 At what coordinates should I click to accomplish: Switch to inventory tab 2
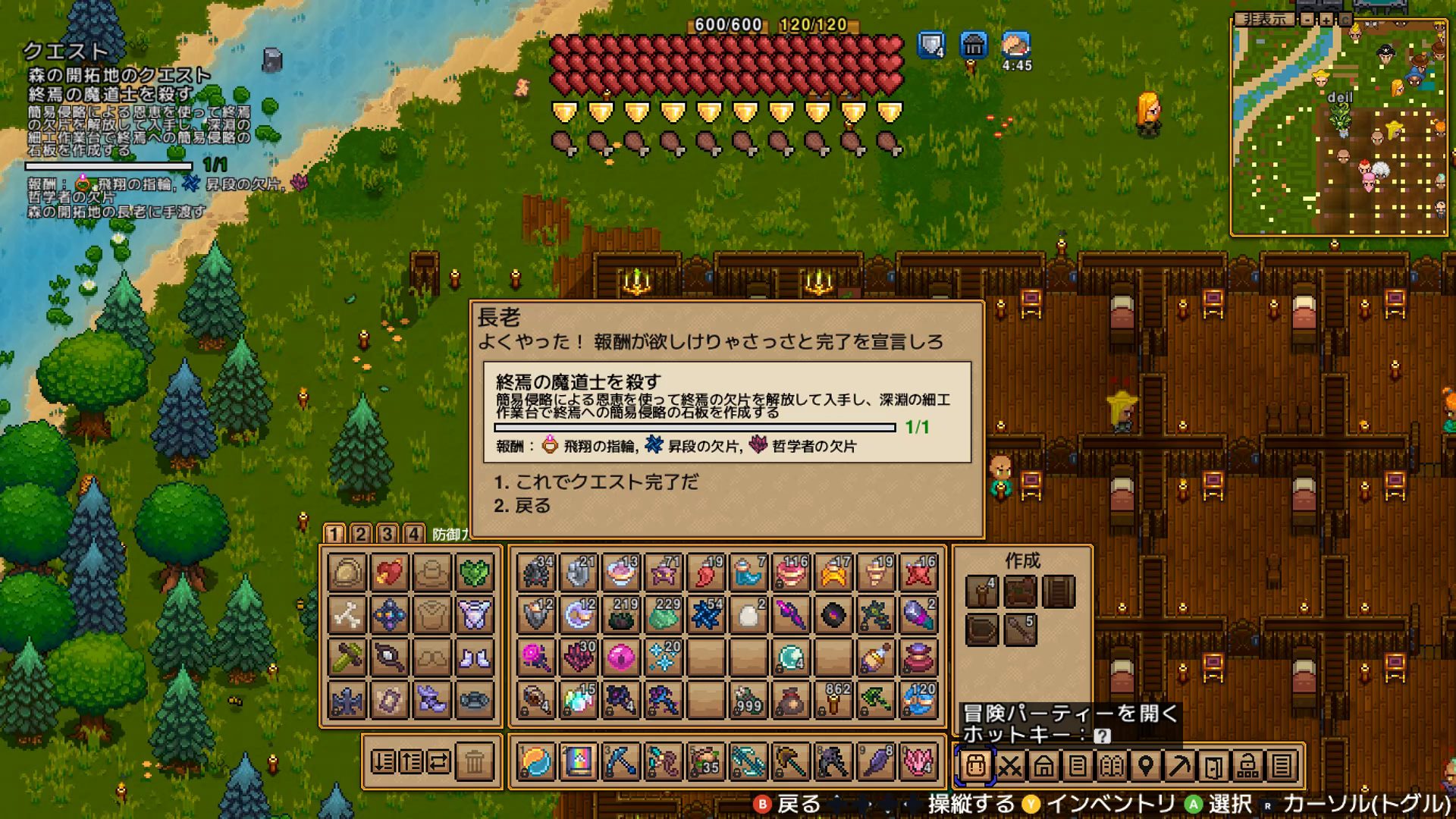[x=360, y=534]
